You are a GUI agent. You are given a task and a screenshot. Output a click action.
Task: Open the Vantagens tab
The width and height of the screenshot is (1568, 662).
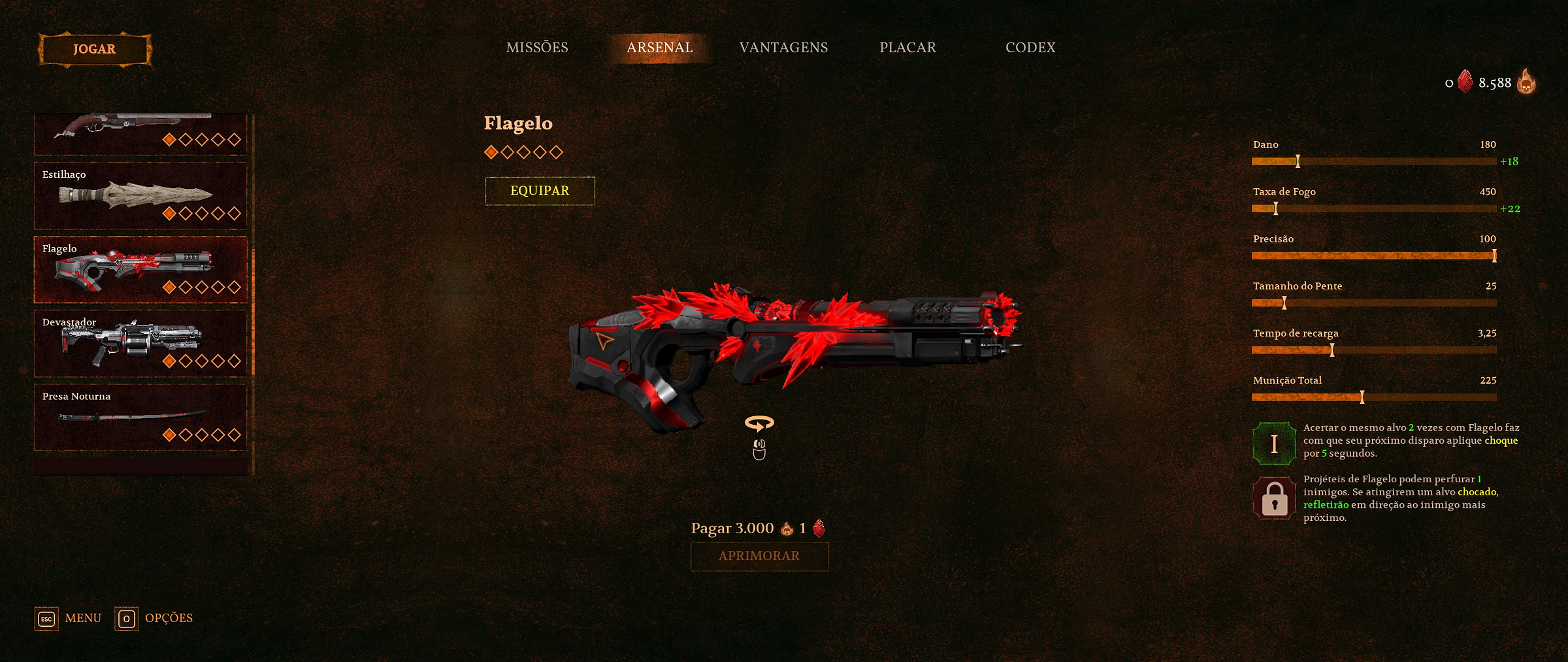pyautogui.click(x=783, y=48)
